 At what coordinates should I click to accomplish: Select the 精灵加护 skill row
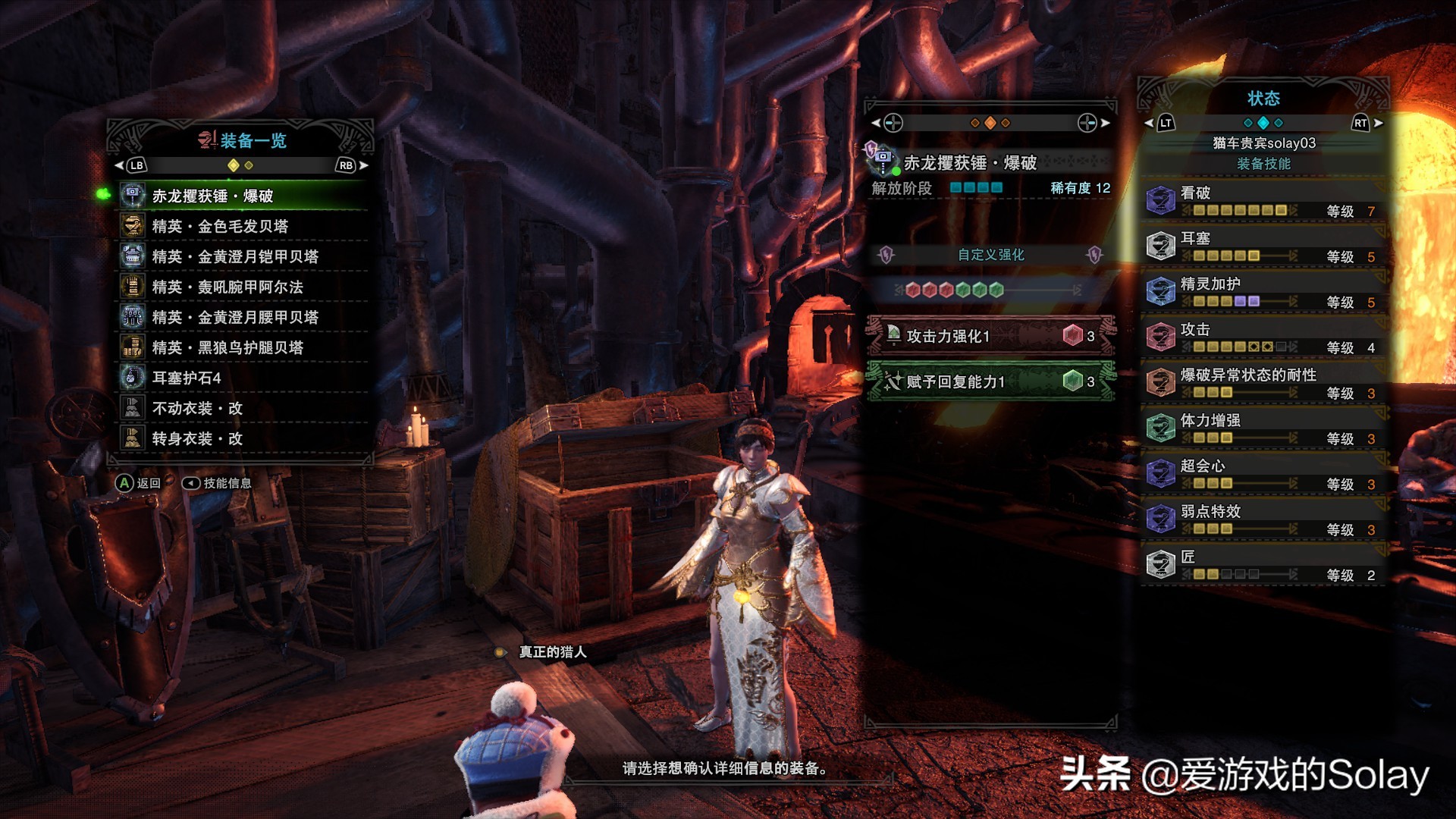[1263, 292]
